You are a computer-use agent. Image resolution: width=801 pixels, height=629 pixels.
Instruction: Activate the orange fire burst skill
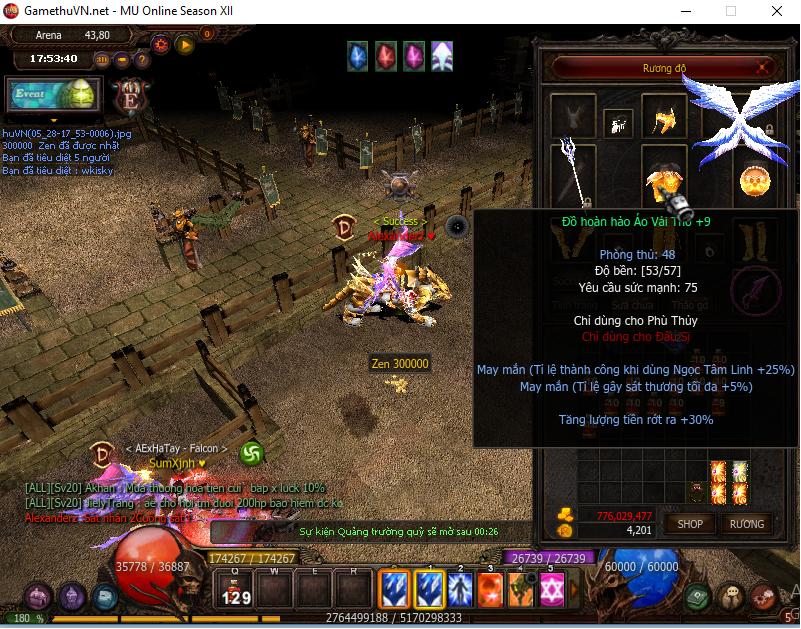click(489, 589)
